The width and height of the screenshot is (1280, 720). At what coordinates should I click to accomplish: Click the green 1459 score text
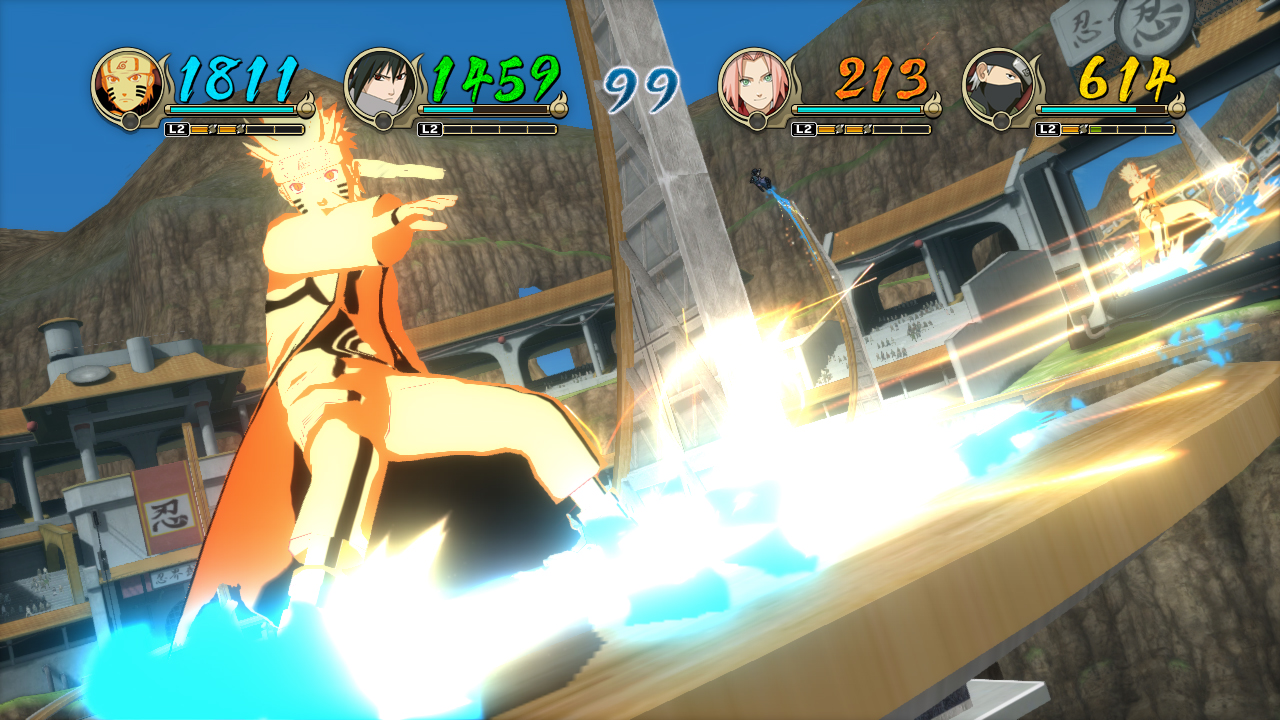pyautogui.click(x=495, y=78)
